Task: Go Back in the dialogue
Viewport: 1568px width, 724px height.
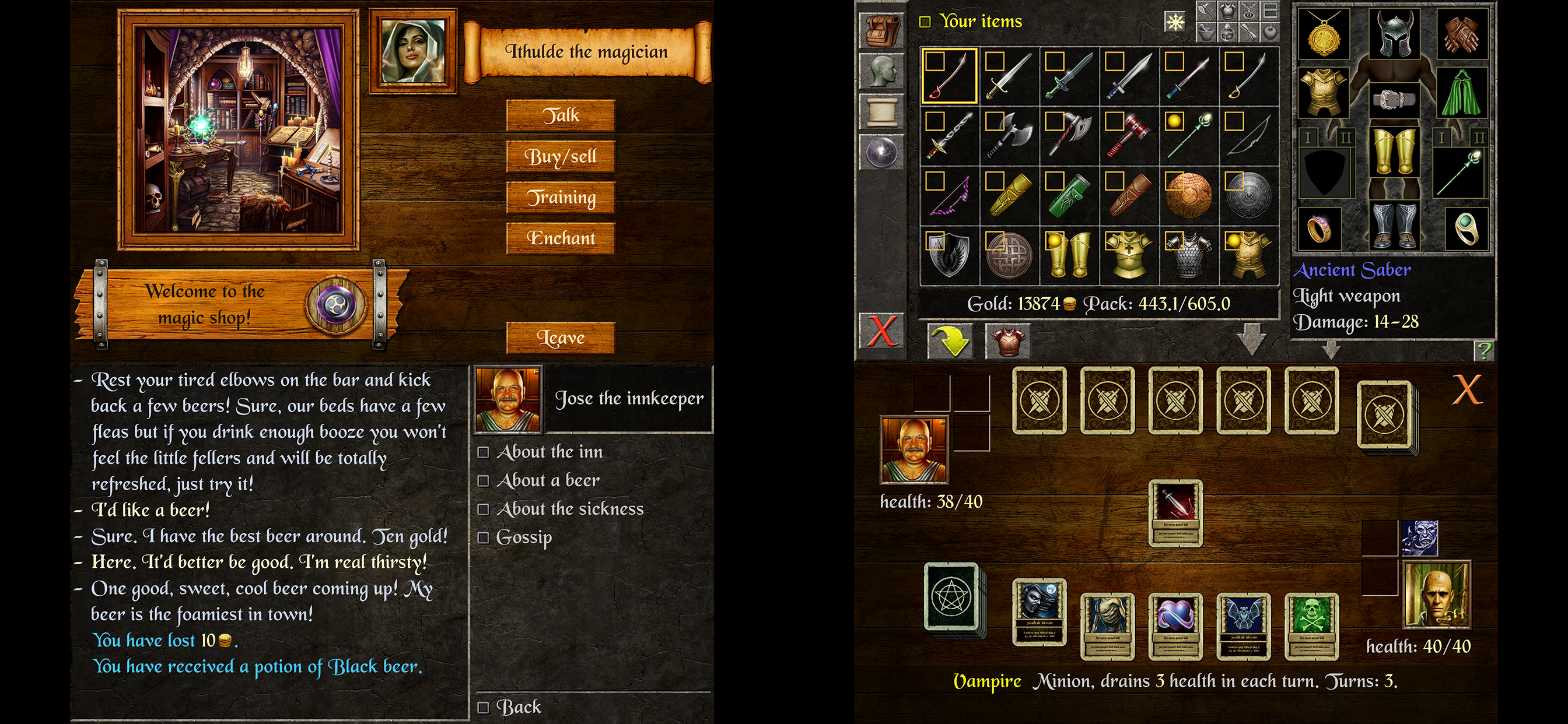Action: pyautogui.click(x=518, y=707)
